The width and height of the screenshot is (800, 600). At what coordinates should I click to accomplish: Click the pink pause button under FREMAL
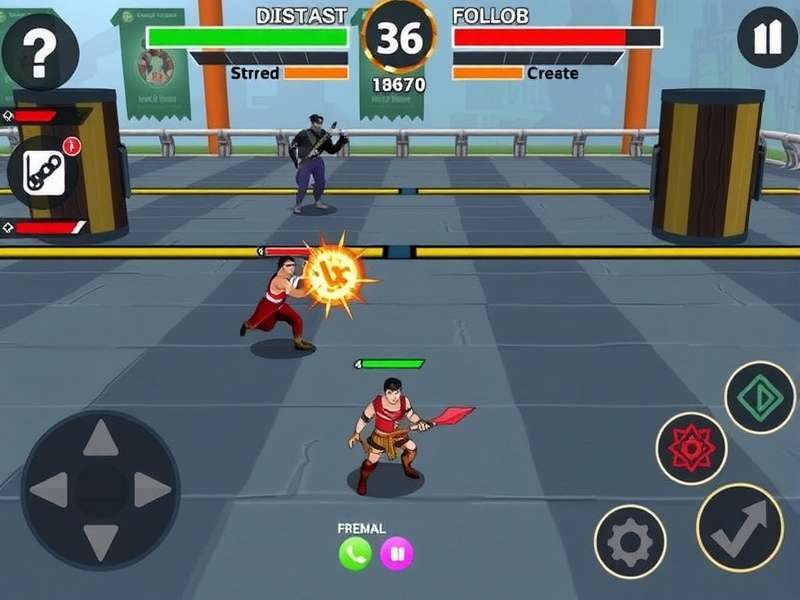click(396, 553)
